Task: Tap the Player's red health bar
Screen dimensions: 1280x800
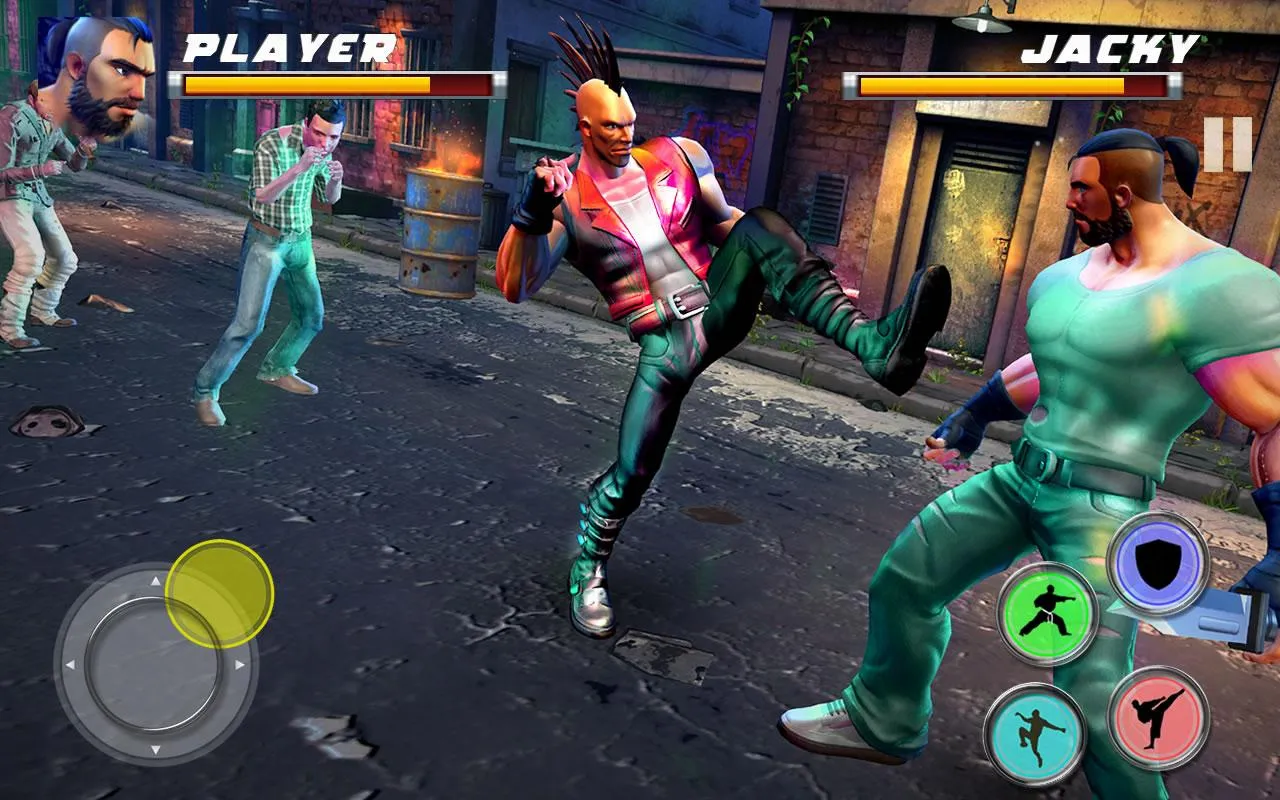Action: pyautogui.click(x=330, y=84)
